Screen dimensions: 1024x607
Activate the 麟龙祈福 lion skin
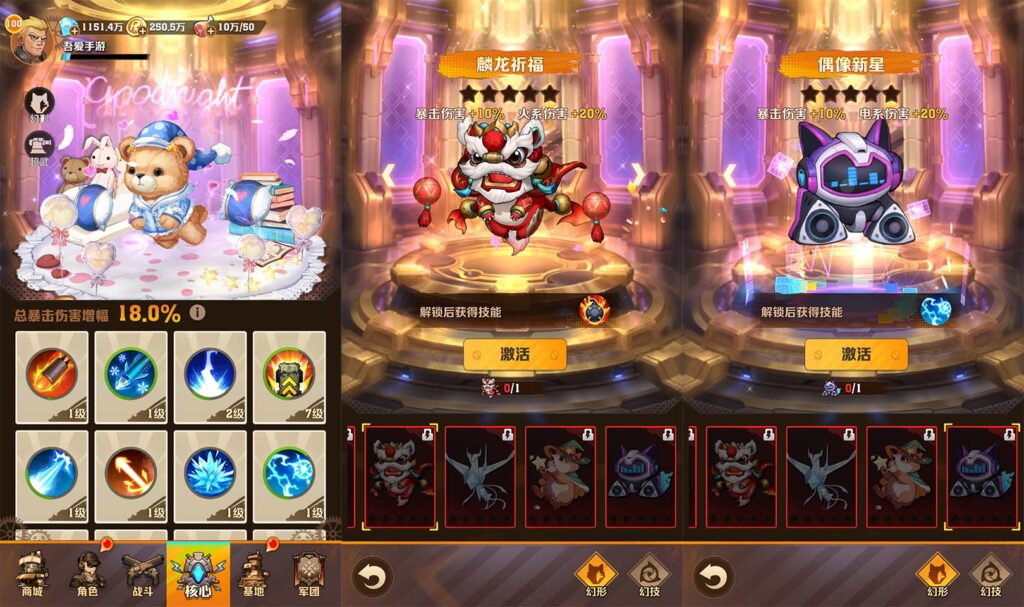514,354
